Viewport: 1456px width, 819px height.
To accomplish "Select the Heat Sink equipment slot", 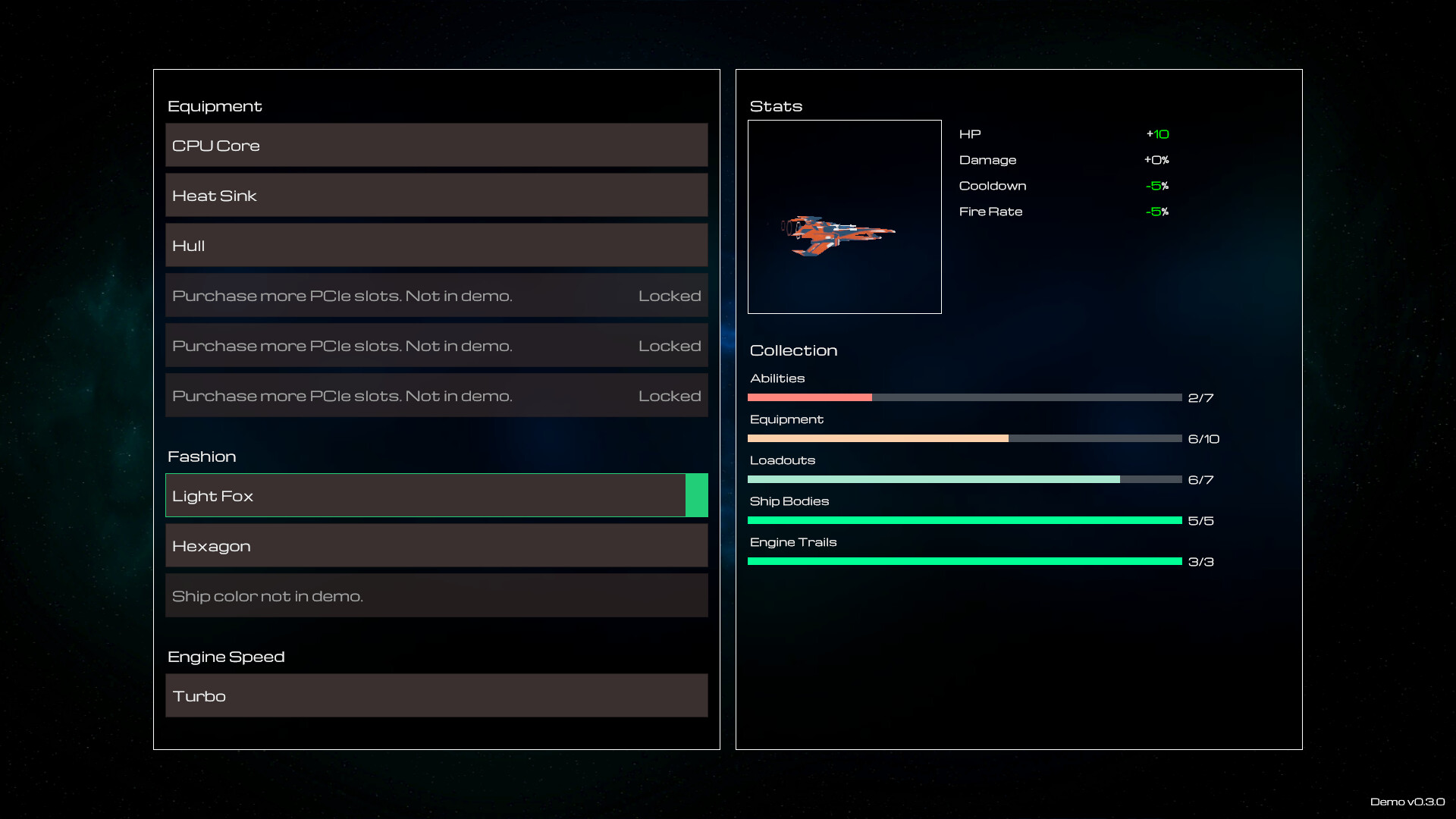I will (436, 195).
